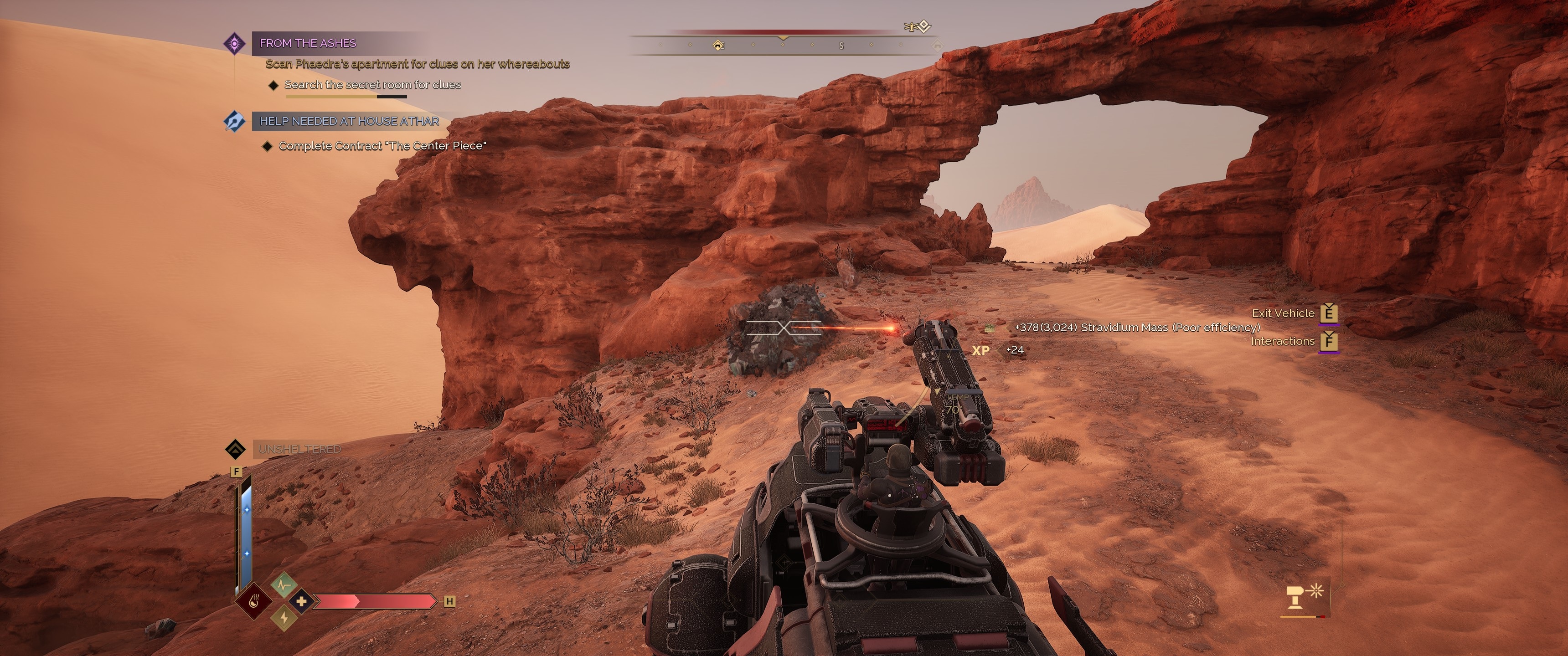Click the green pulse status diamond
The height and width of the screenshot is (656, 1568).
[x=284, y=585]
